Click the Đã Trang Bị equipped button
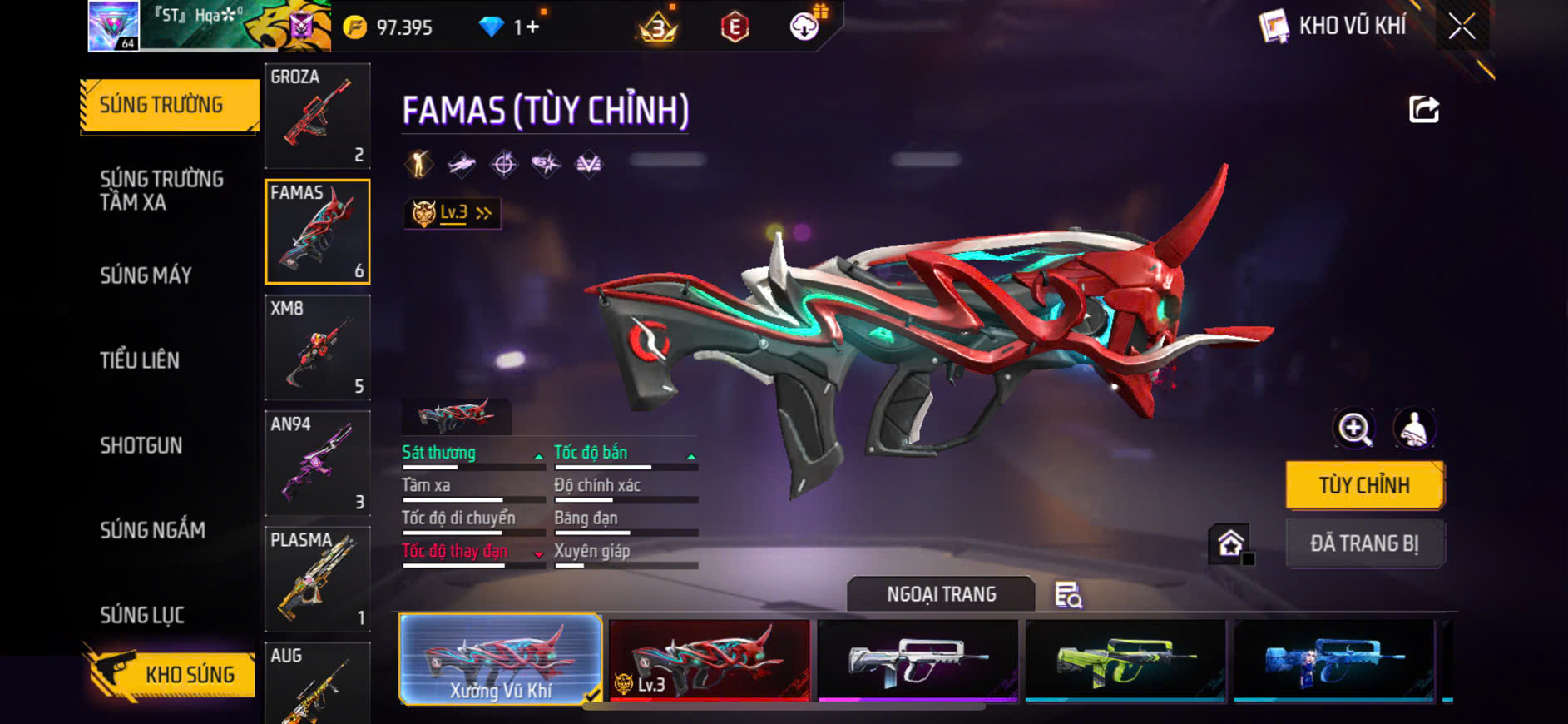This screenshot has height=724, width=1568. [x=1364, y=543]
